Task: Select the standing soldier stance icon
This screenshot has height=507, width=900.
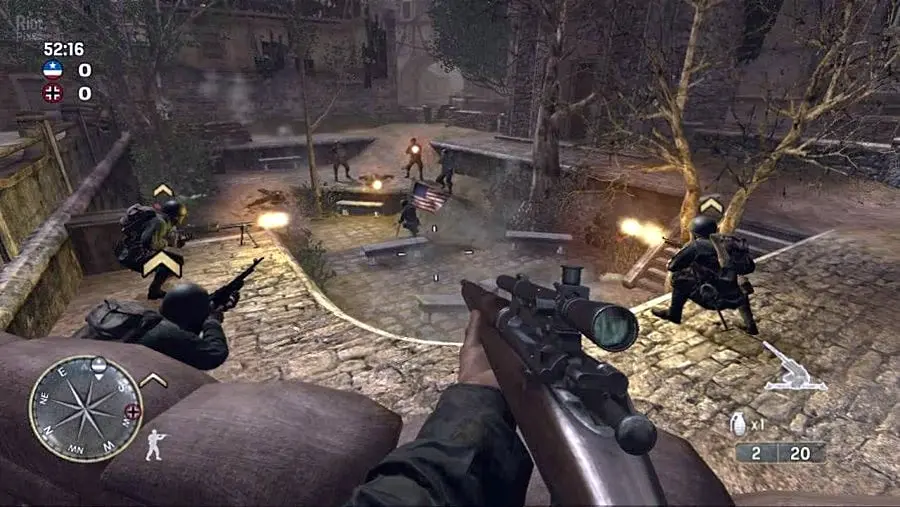Action: point(154,444)
